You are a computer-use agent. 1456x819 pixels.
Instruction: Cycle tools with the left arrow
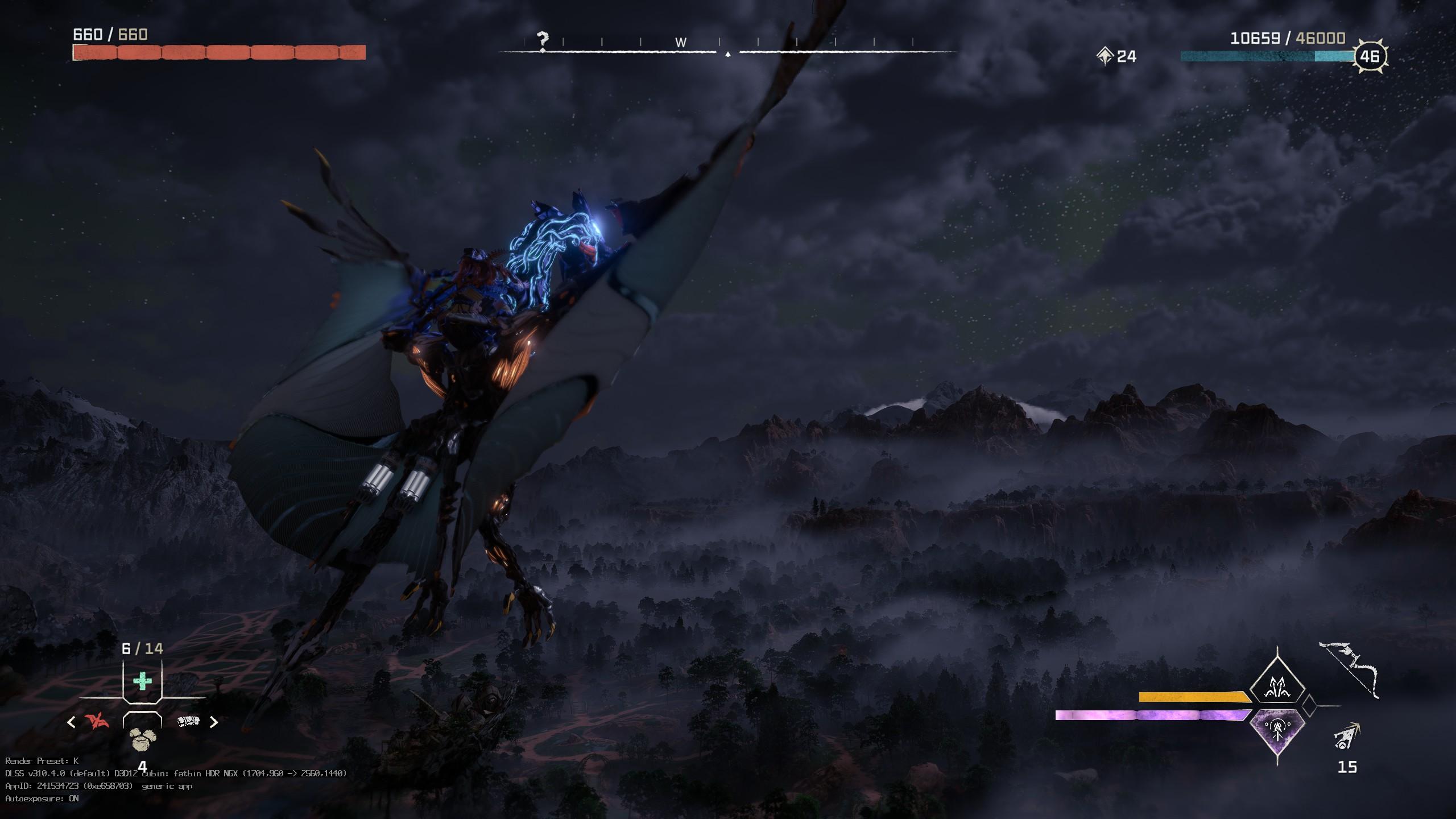click(72, 722)
